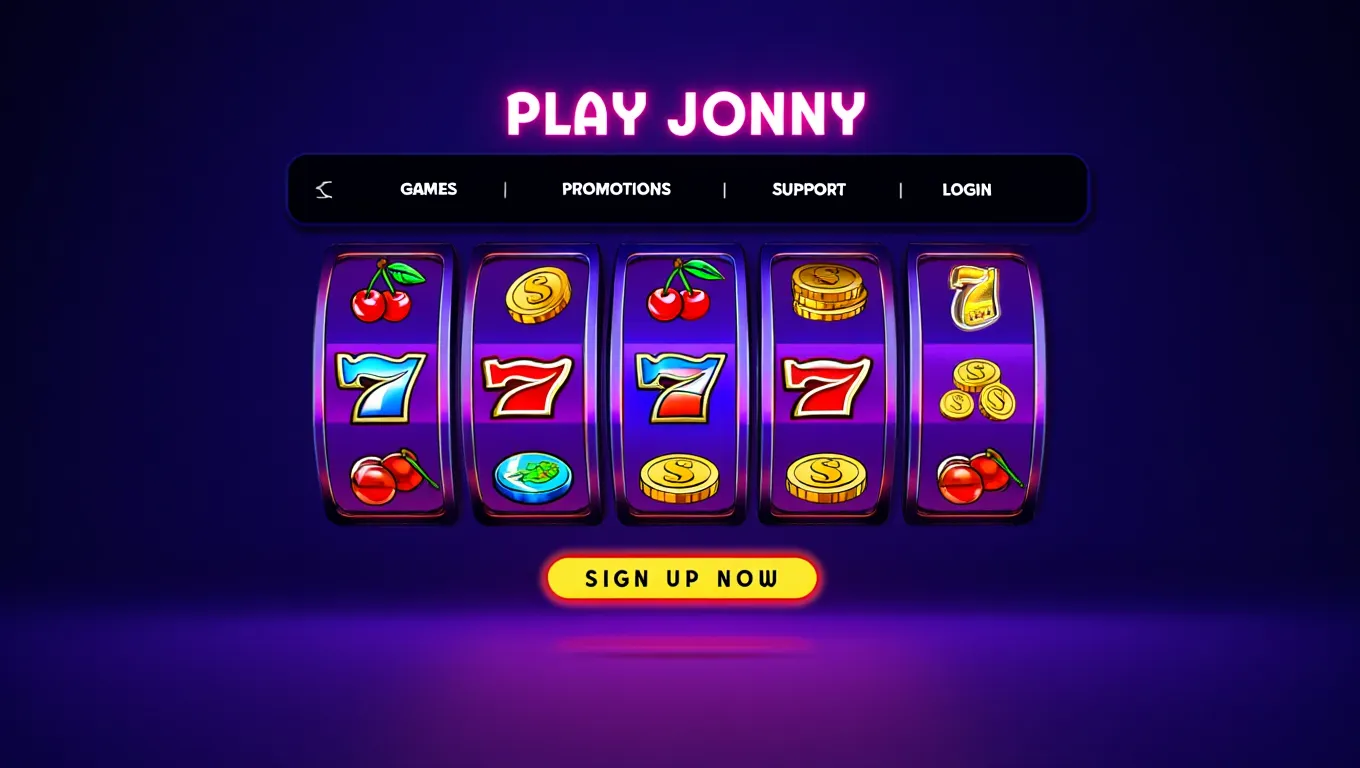
Task: Click the coin cluster on the rightmost reel
Action: click(974, 390)
